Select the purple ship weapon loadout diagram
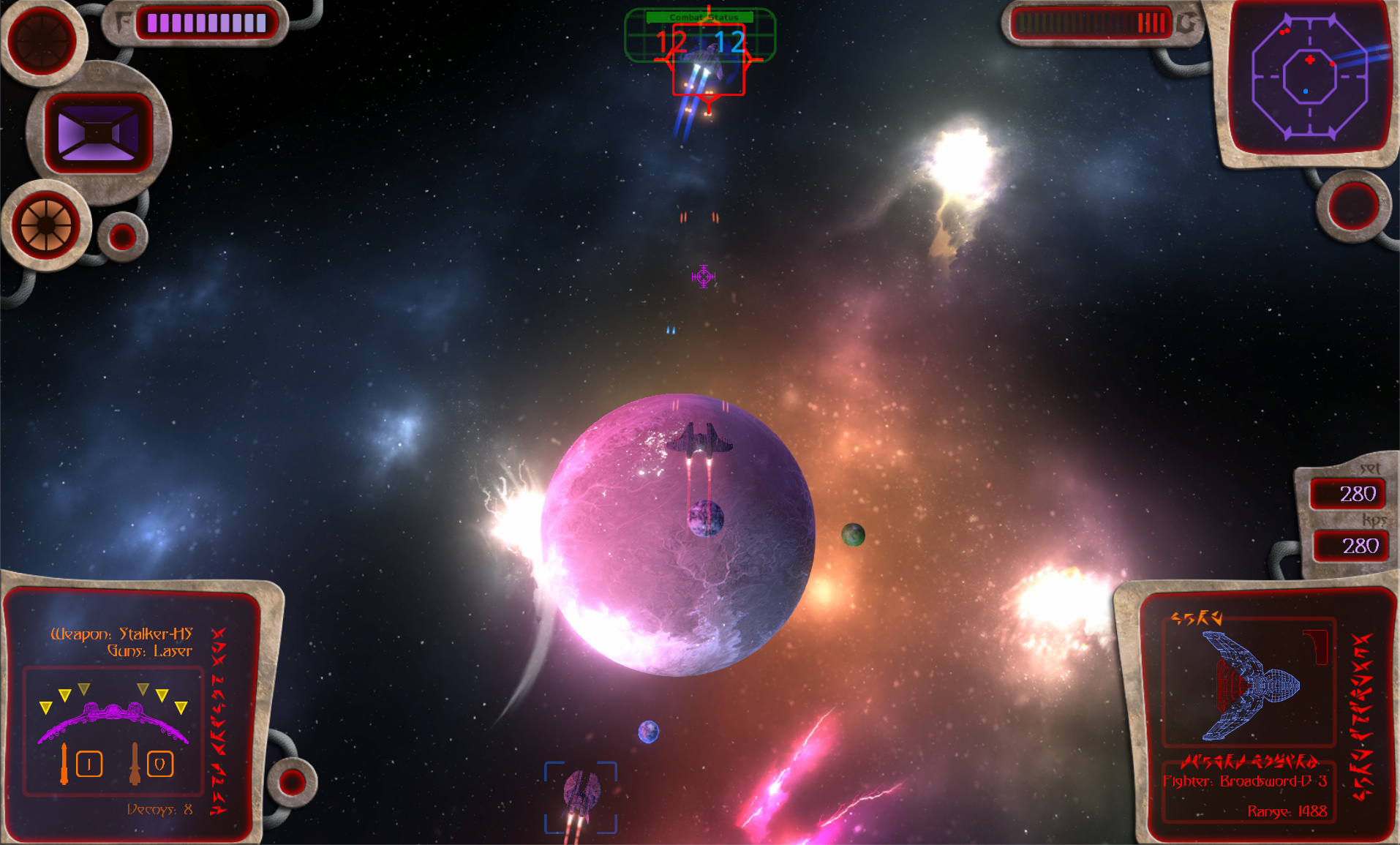The height and width of the screenshot is (845, 1400). point(113,718)
